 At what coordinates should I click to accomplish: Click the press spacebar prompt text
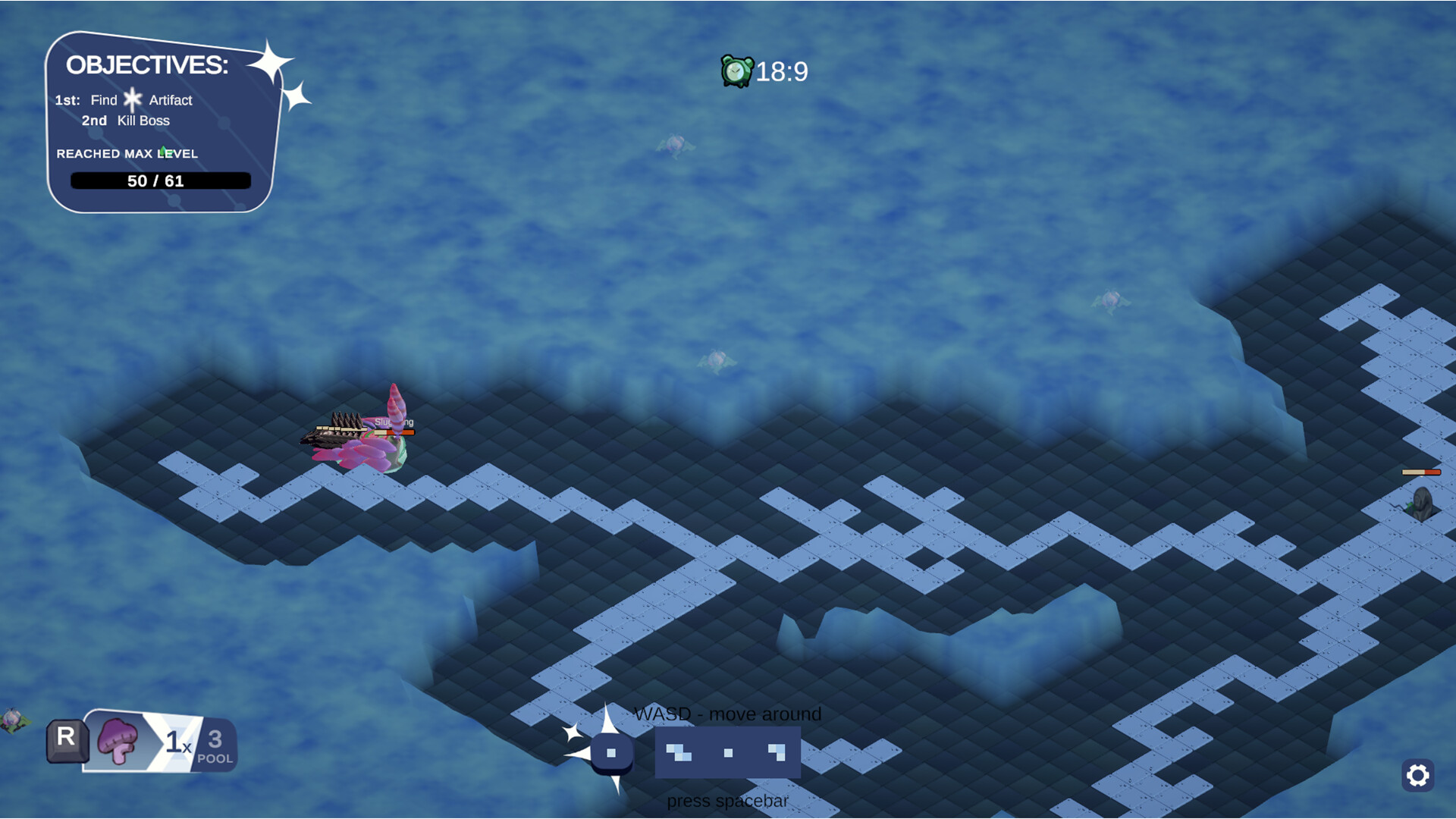(x=727, y=801)
